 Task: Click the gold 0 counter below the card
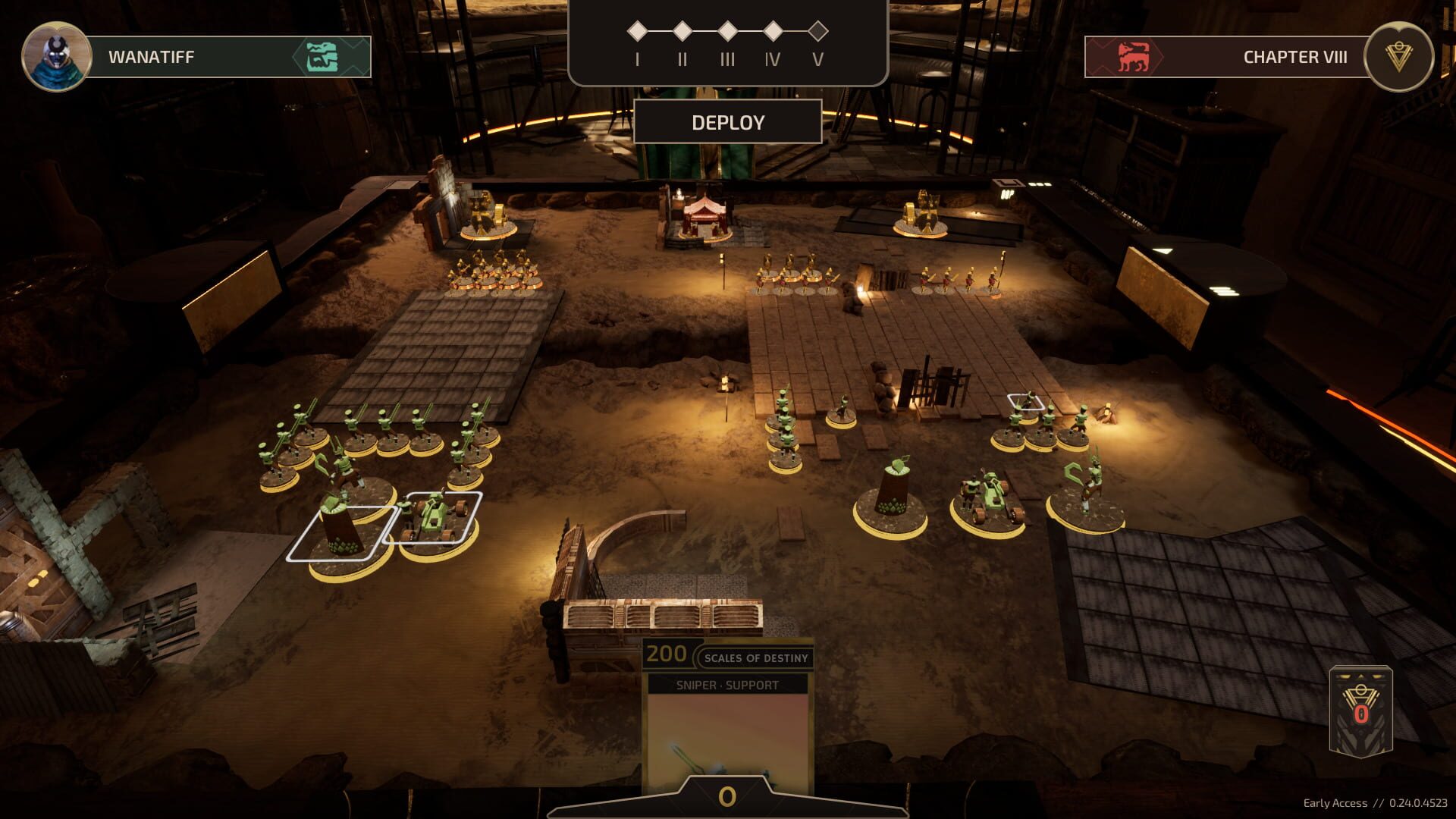[729, 797]
